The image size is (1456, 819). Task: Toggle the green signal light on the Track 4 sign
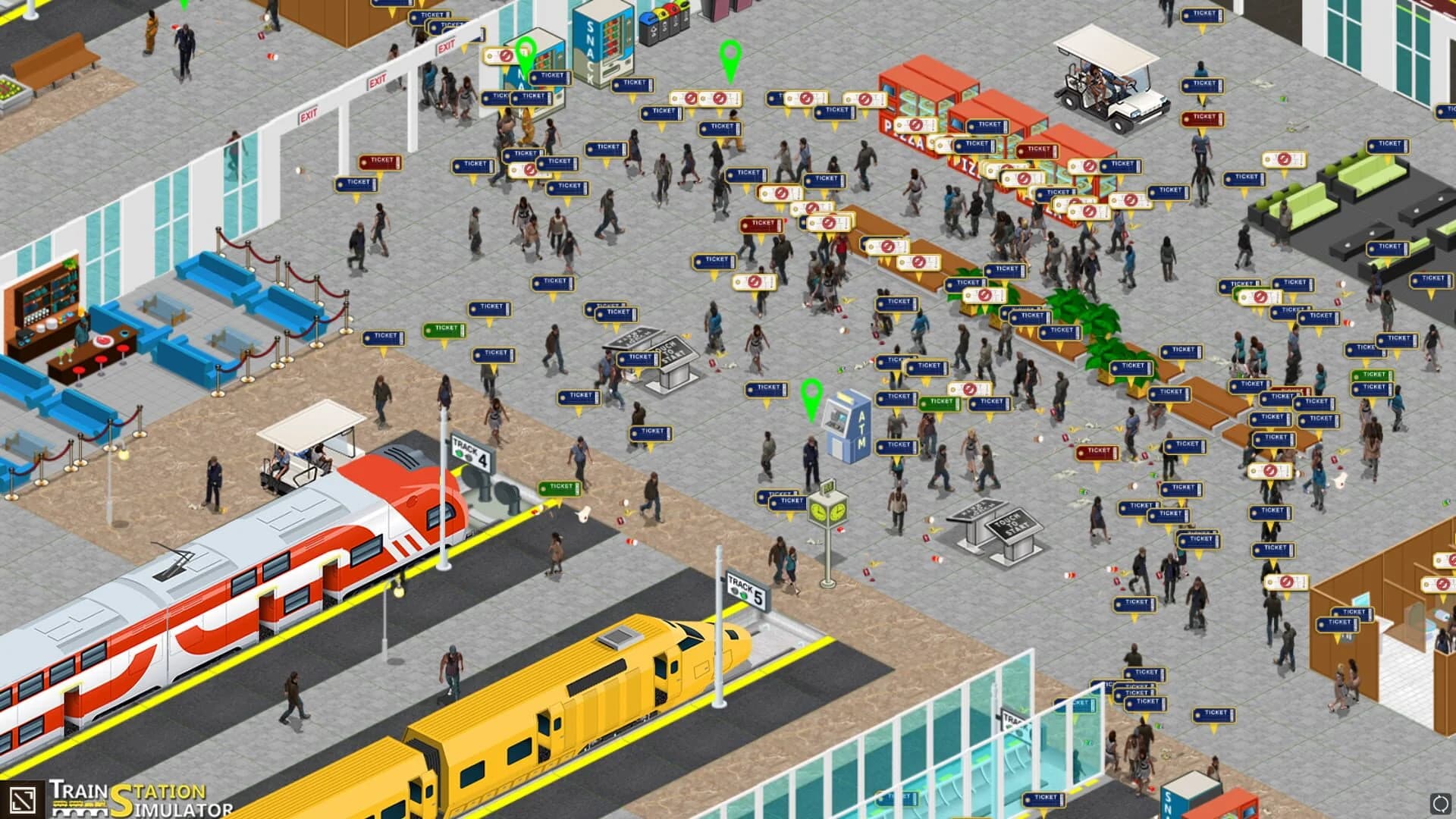pyautogui.click(x=458, y=454)
